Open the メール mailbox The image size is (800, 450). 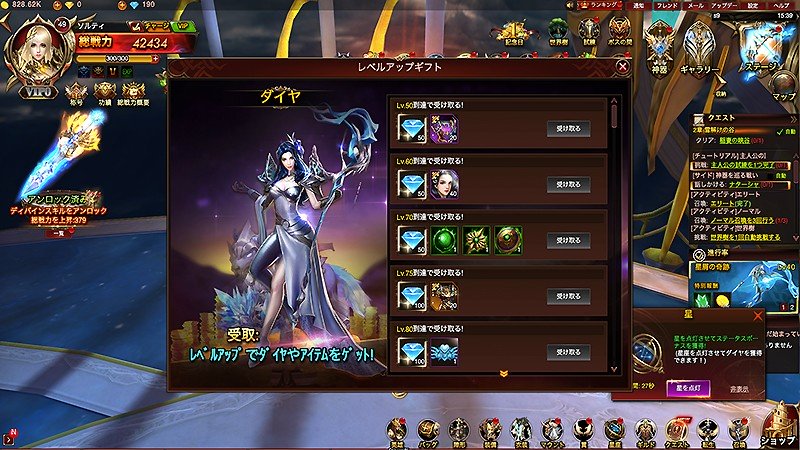[695, 5]
